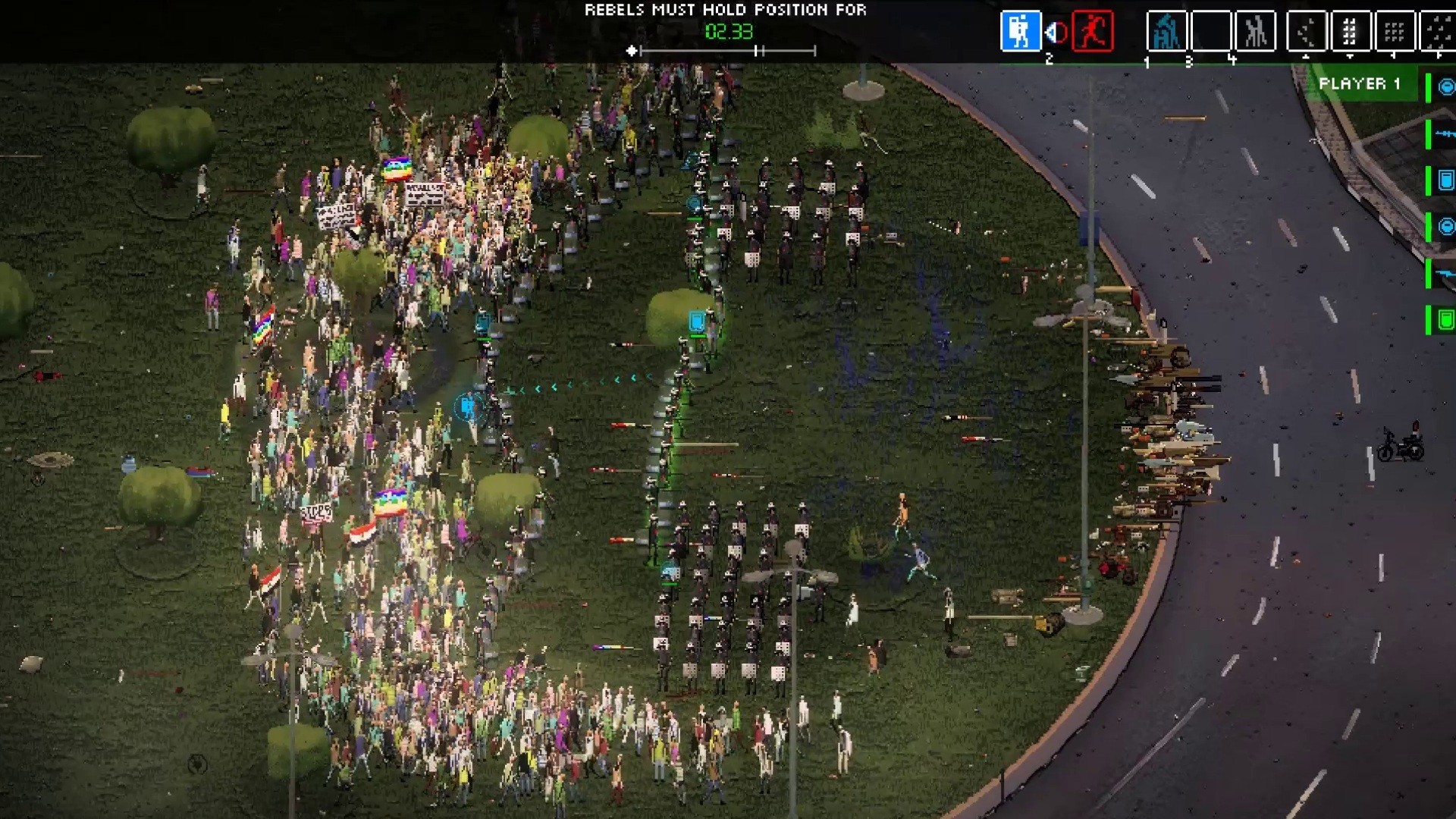Click the empty squad slot 3
1456x819 pixels.
click(1212, 32)
